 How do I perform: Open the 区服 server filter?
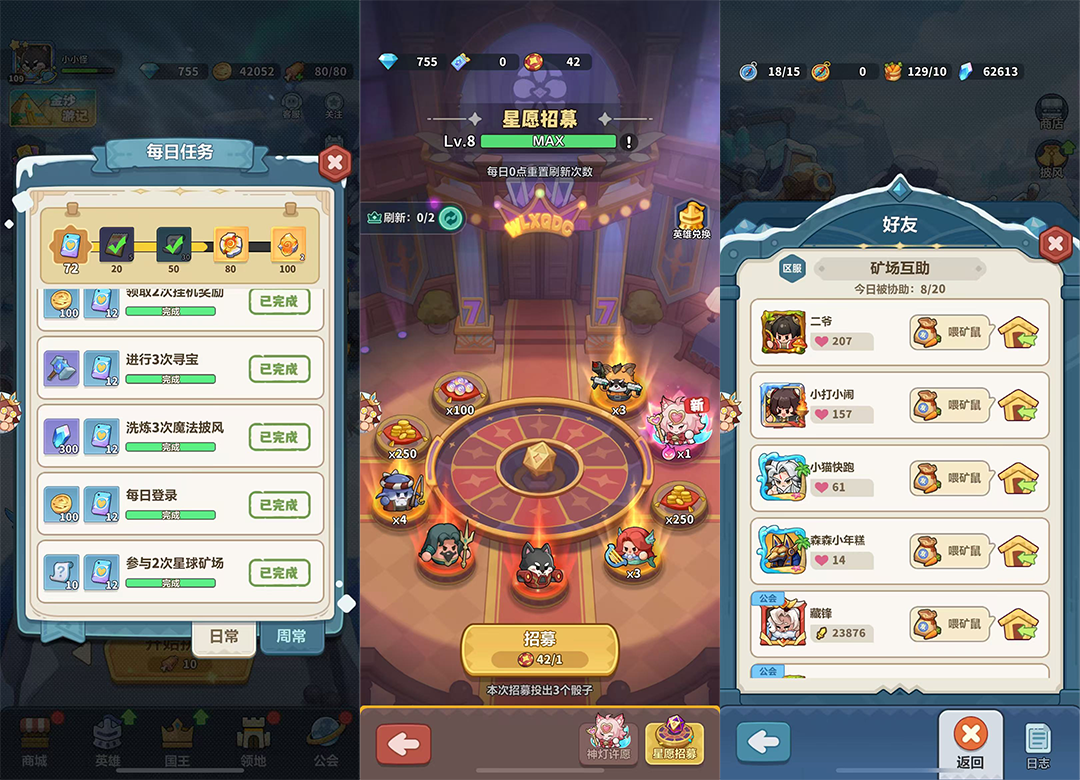click(x=792, y=268)
